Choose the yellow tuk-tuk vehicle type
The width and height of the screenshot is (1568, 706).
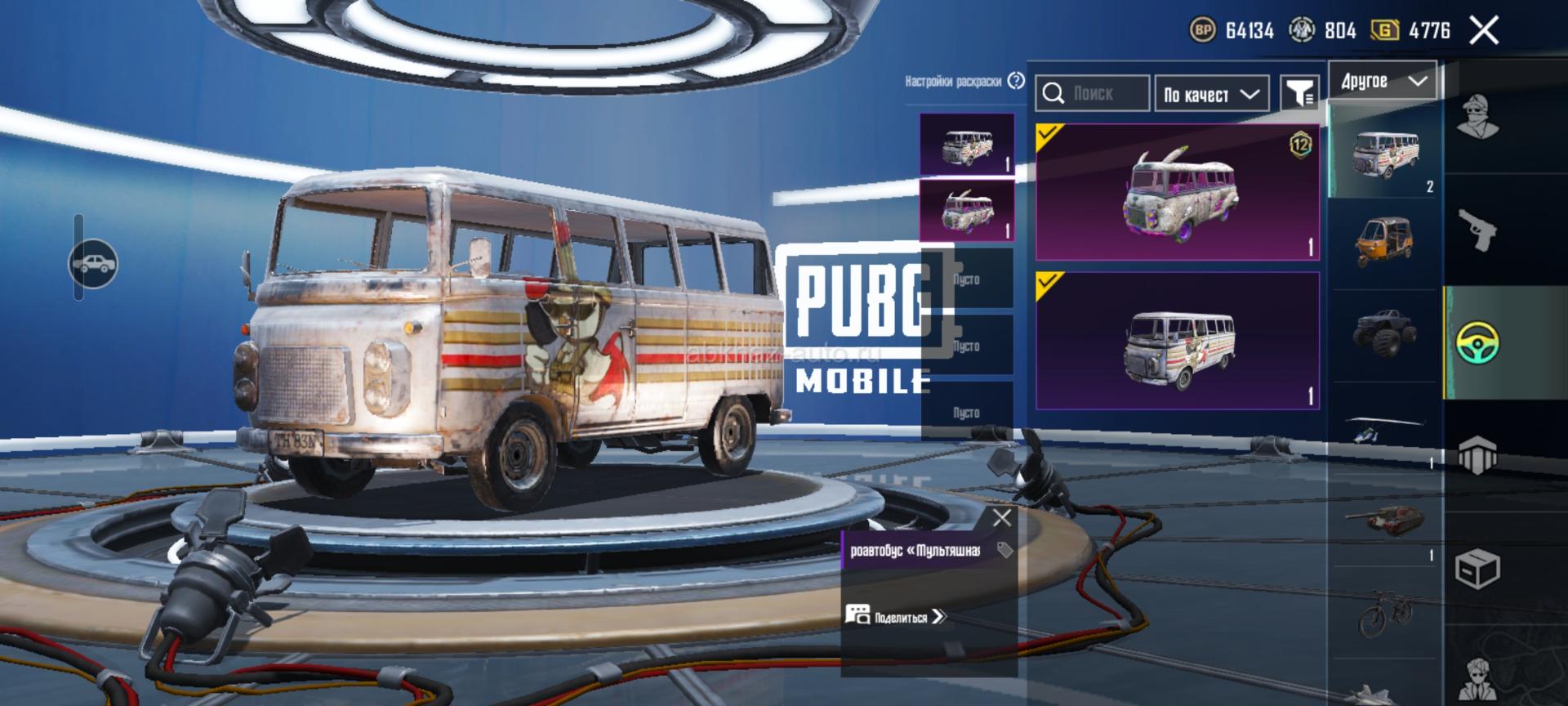point(1385,242)
